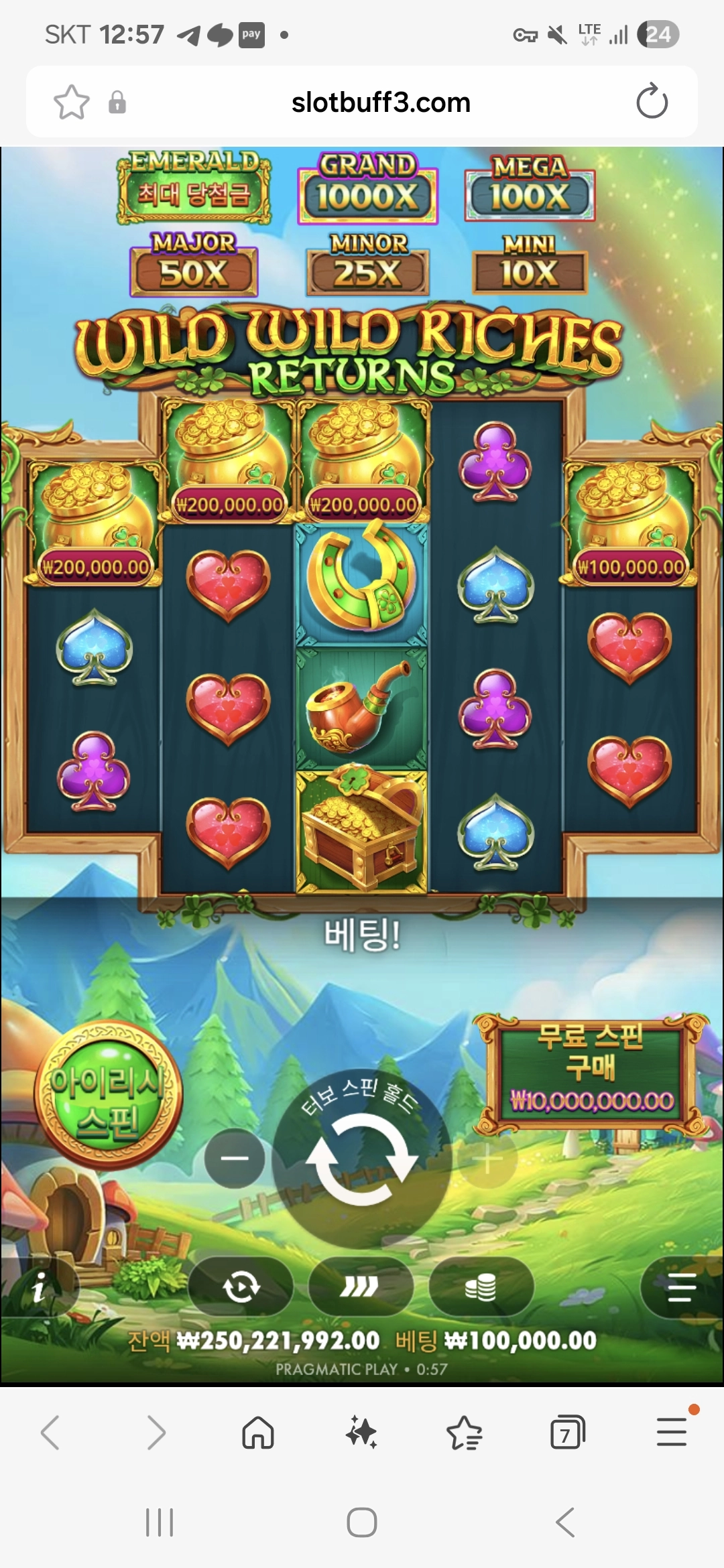Open bet settings with the coin stack icon

481,1287
